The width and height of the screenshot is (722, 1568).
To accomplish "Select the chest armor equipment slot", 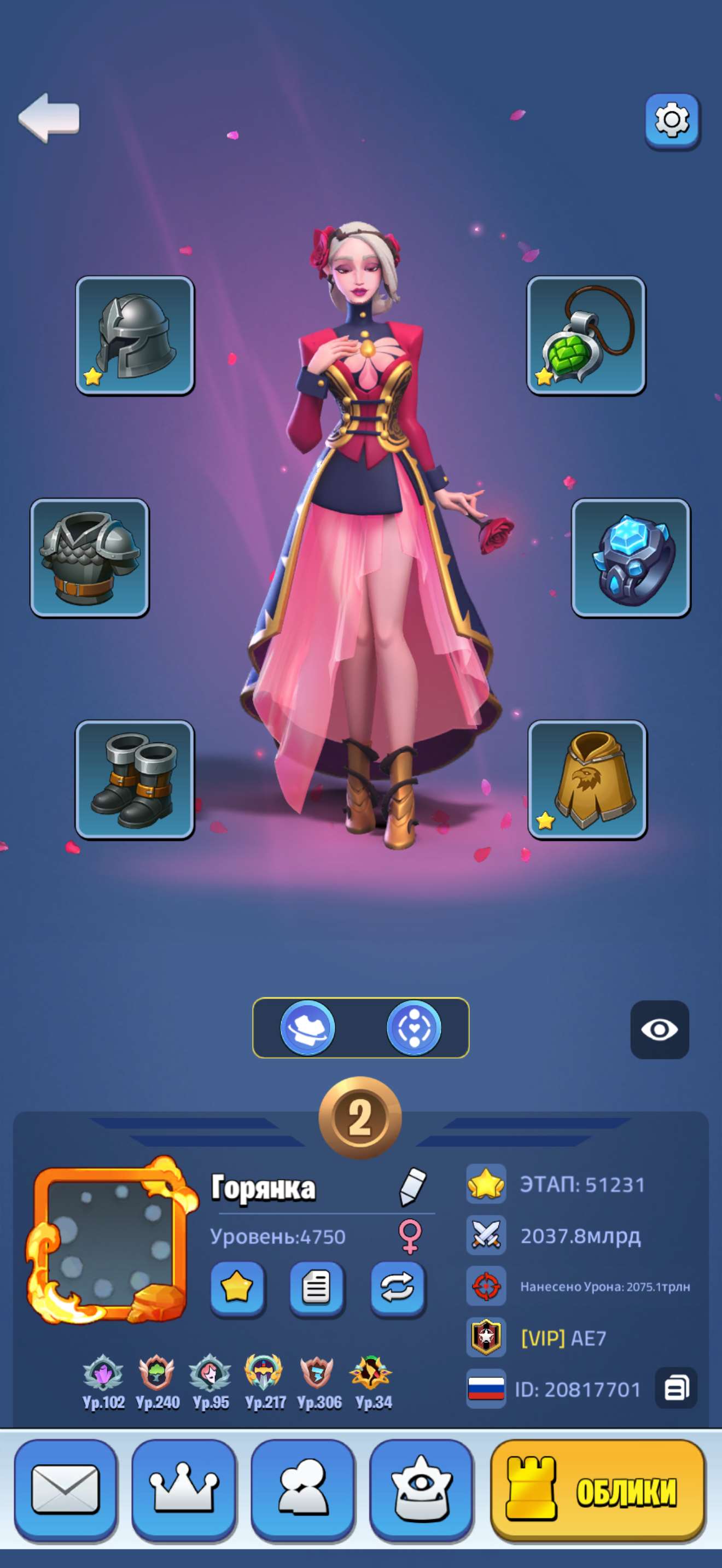I will pos(90,558).
